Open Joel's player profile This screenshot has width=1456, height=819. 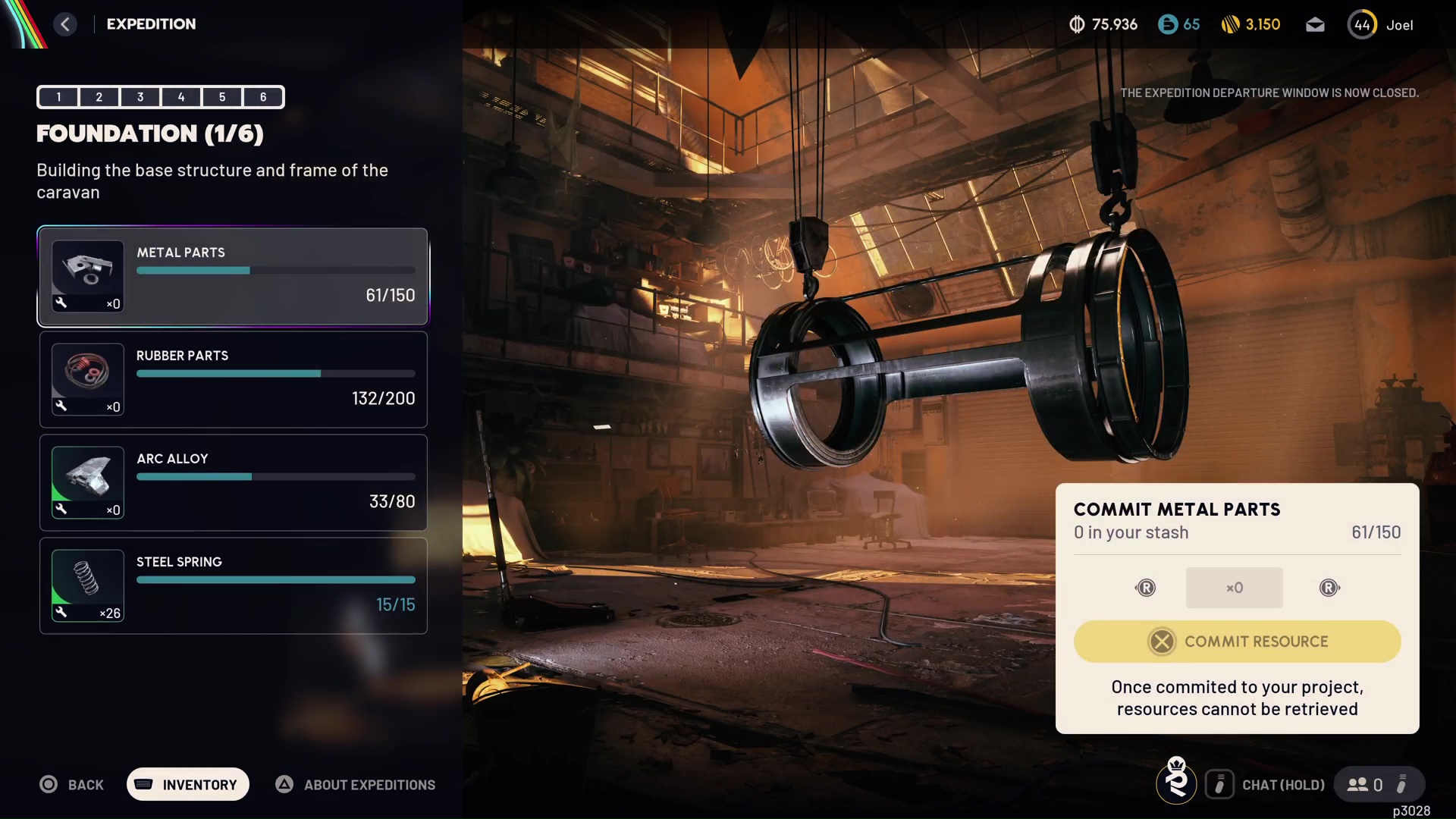point(1380,25)
